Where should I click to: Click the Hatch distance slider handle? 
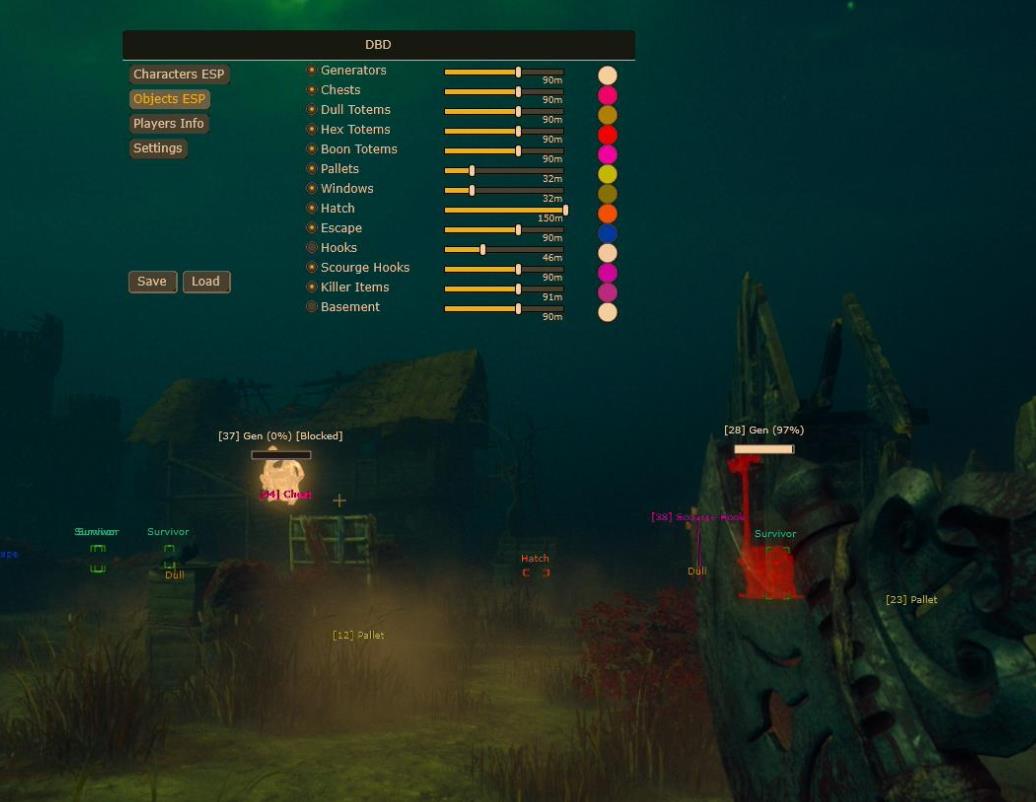click(565, 210)
